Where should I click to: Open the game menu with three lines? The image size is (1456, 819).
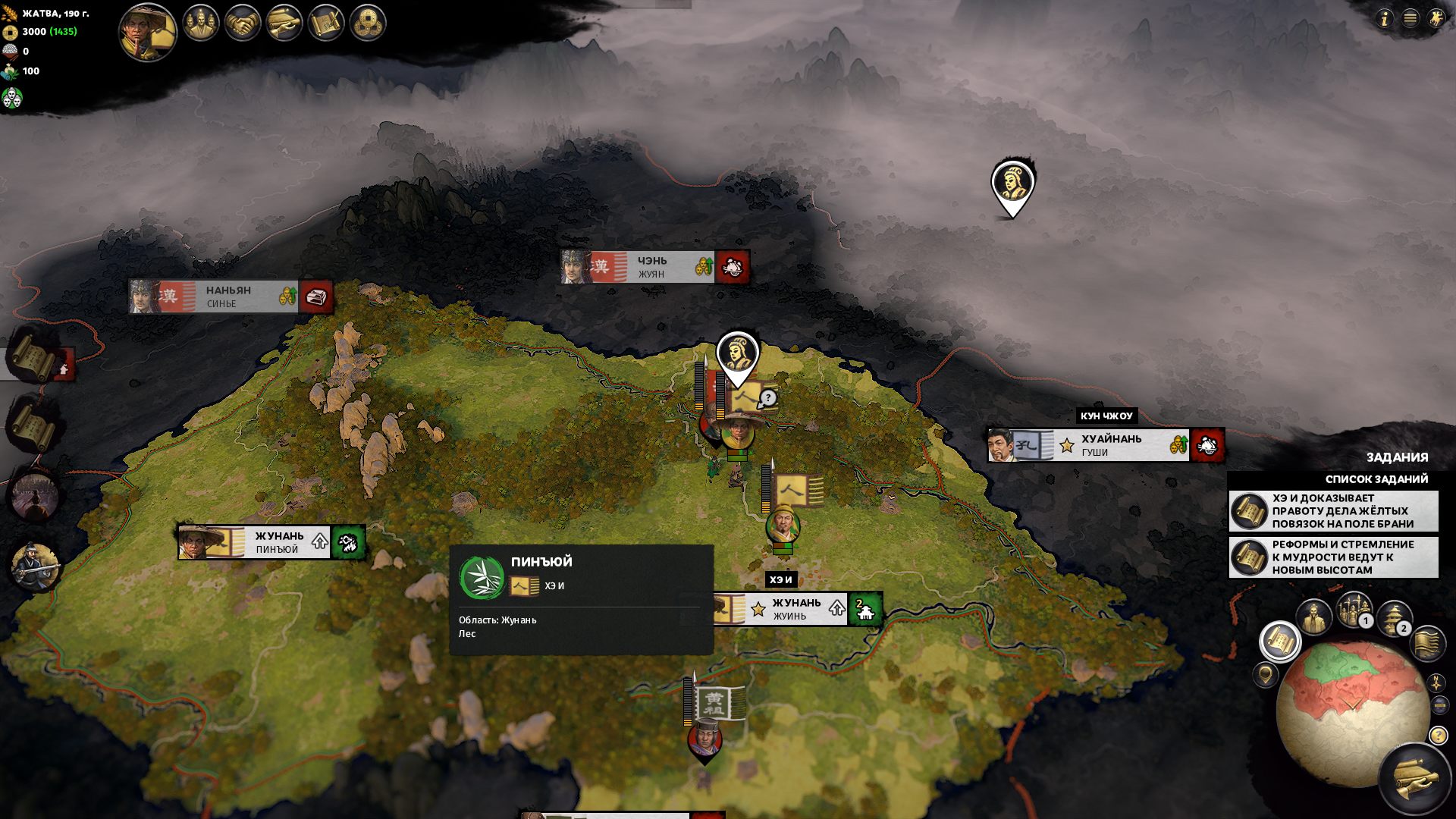1410,19
